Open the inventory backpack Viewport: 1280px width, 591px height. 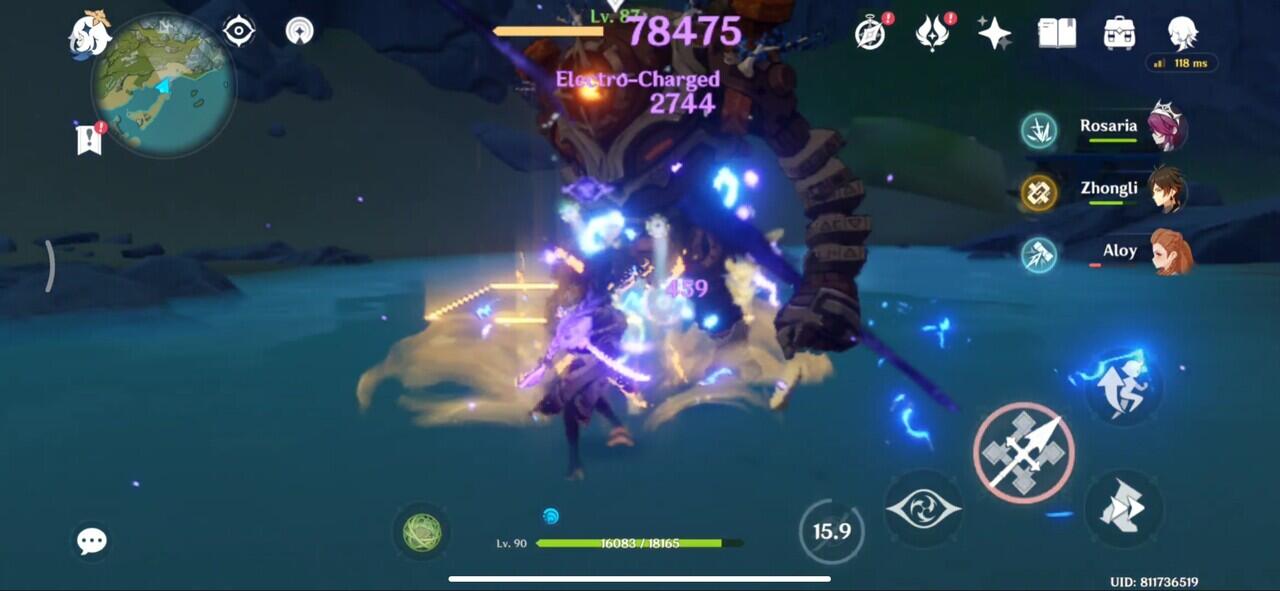pyautogui.click(x=1119, y=33)
